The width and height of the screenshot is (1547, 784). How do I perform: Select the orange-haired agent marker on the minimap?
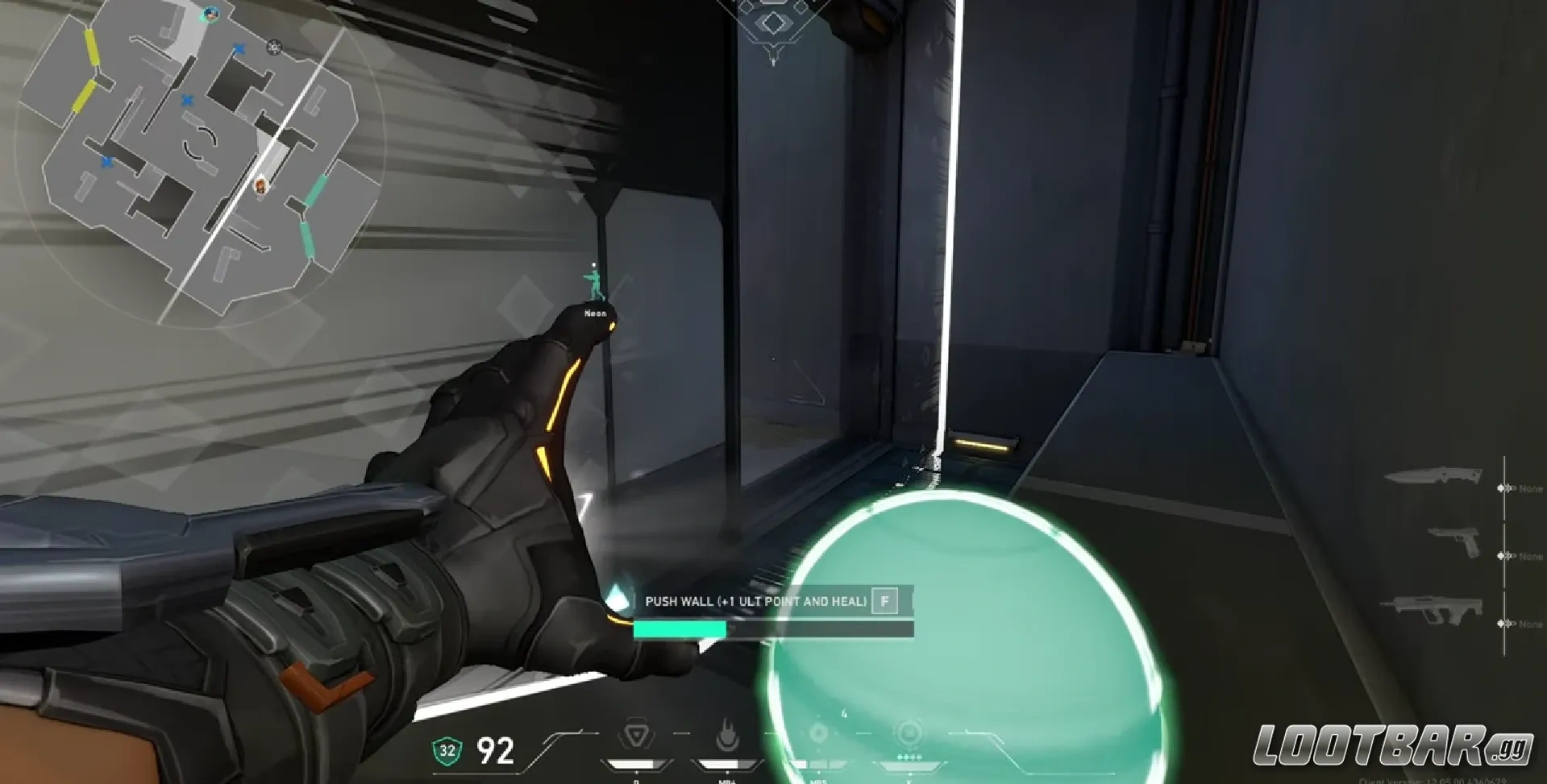pos(261,187)
